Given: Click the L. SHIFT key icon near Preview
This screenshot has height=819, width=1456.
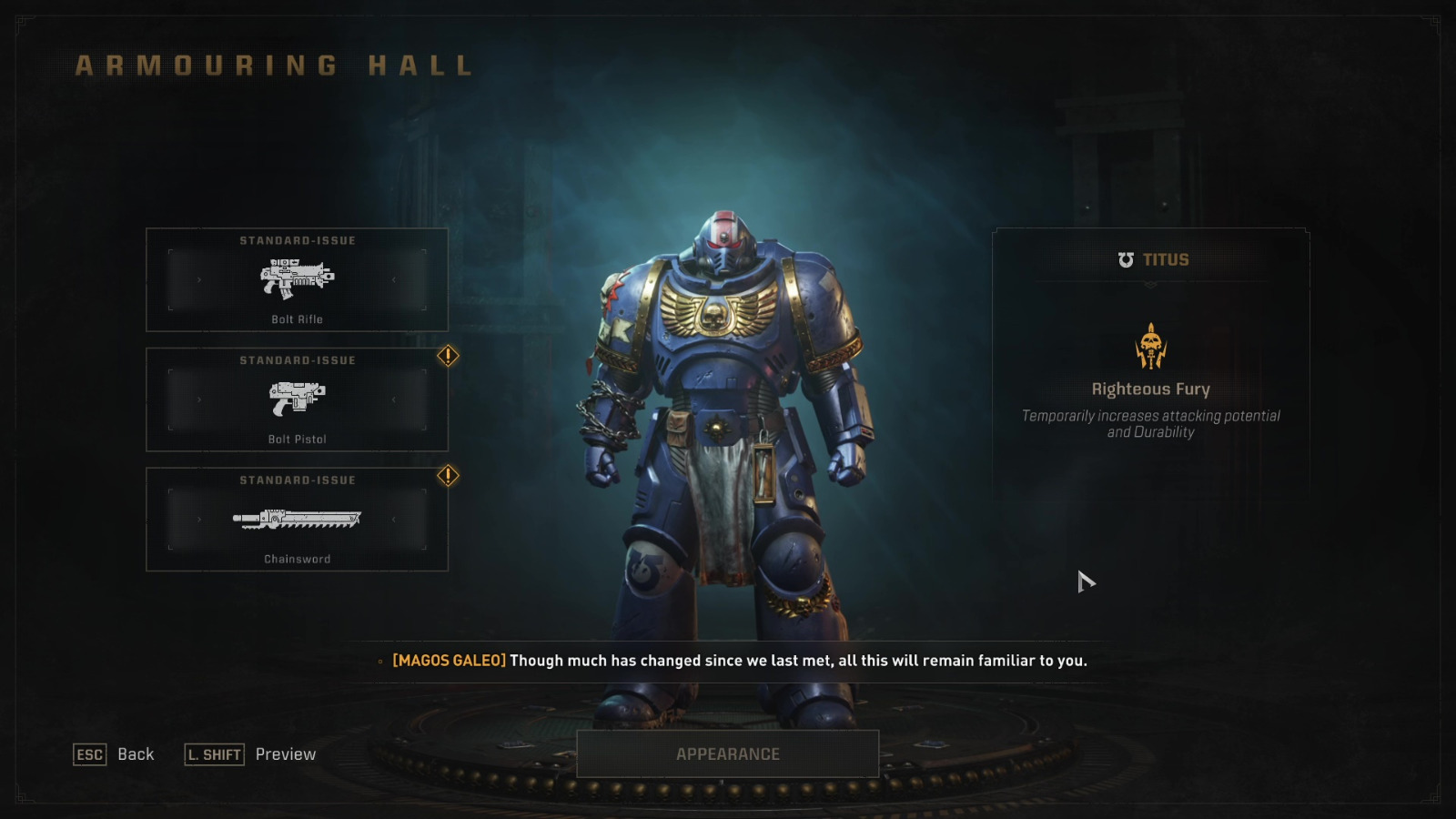Looking at the screenshot, I should [214, 754].
